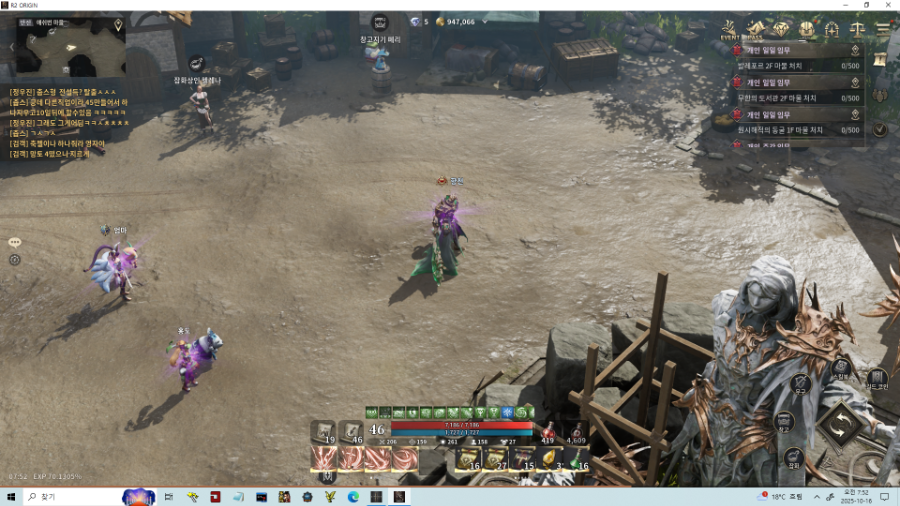The height and width of the screenshot is (506, 900).
Task: Close the R2 ORIGIN window
Action: [887, 5]
